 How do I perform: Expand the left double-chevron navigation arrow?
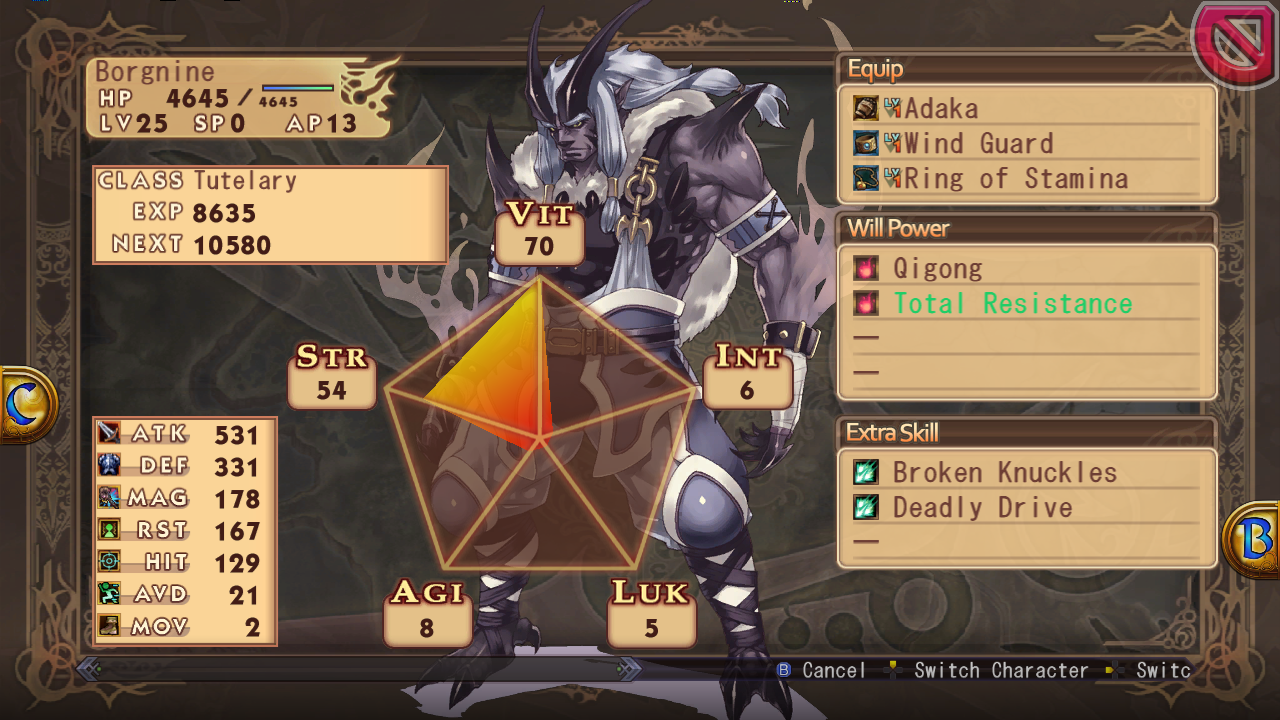tap(89, 671)
